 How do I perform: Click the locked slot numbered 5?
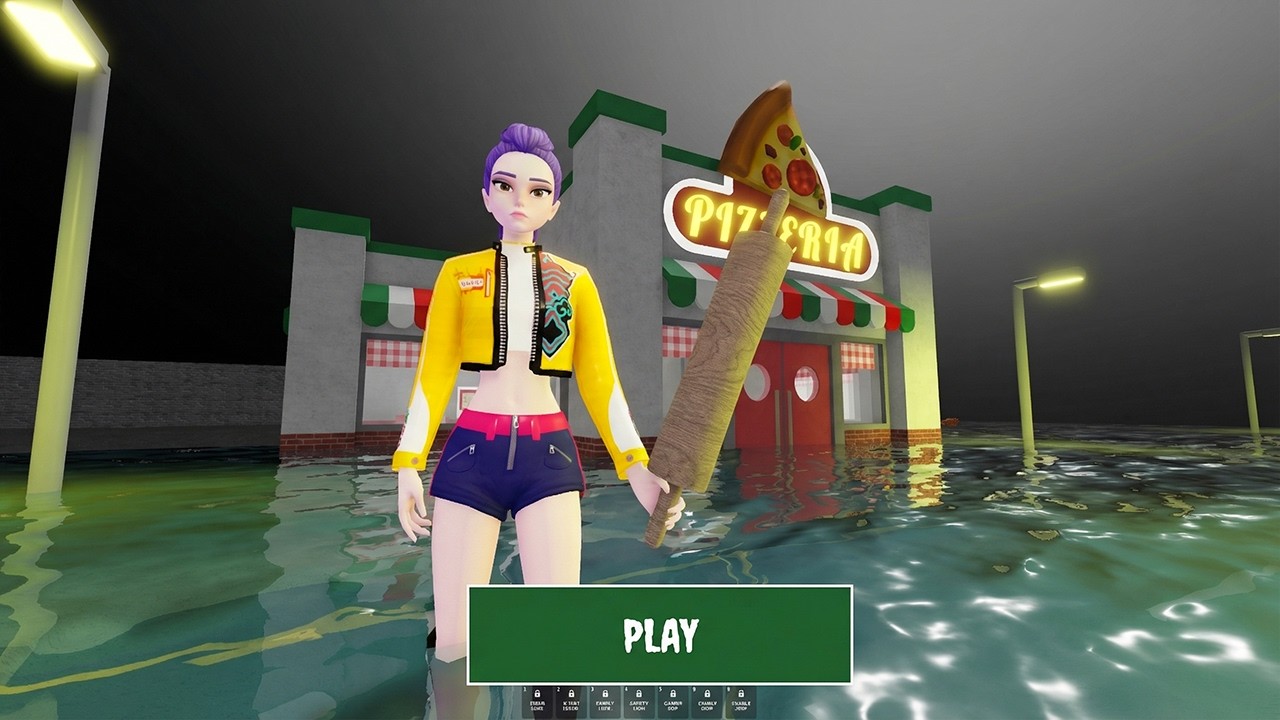tap(673, 701)
